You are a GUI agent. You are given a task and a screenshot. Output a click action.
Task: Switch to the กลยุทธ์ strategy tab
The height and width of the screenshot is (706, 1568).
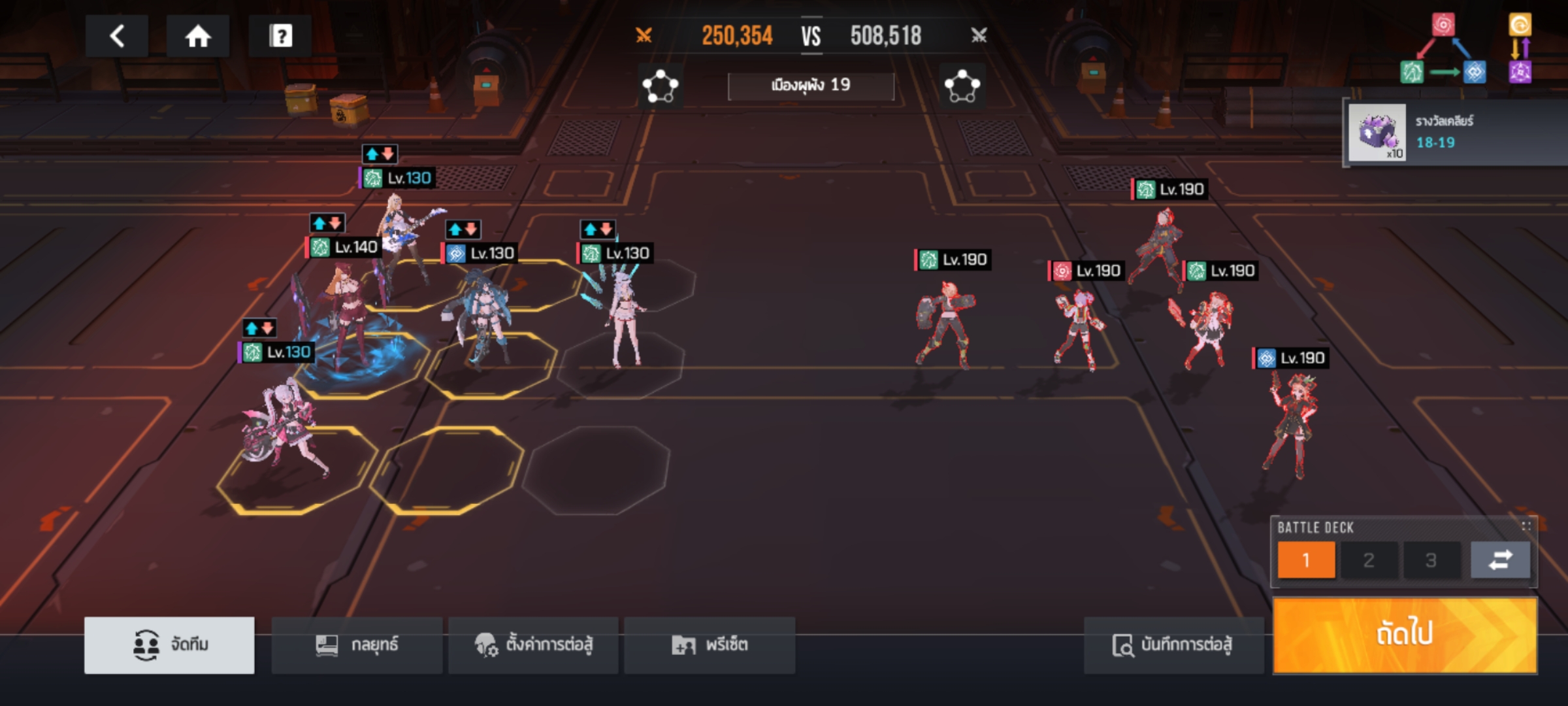[357, 645]
